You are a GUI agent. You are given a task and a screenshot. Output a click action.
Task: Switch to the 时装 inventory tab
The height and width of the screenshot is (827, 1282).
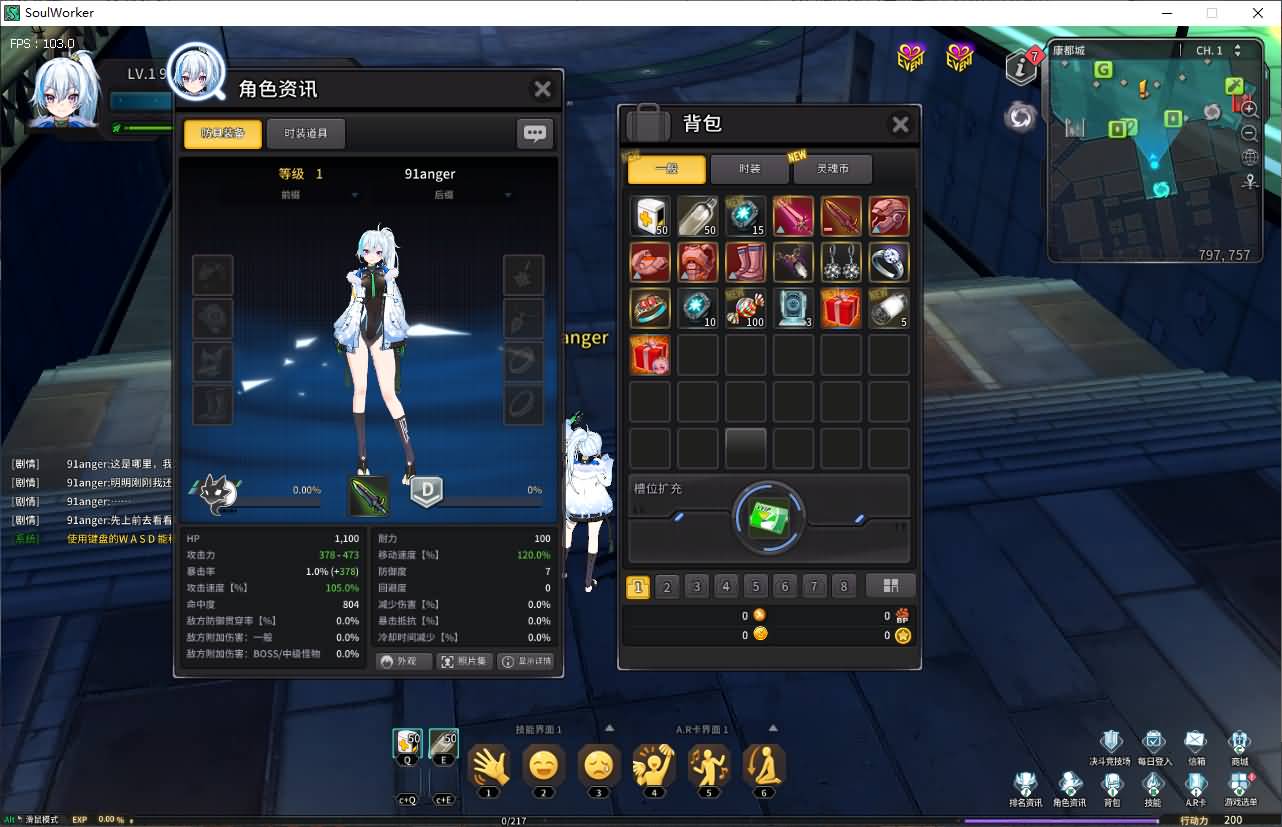(748, 168)
